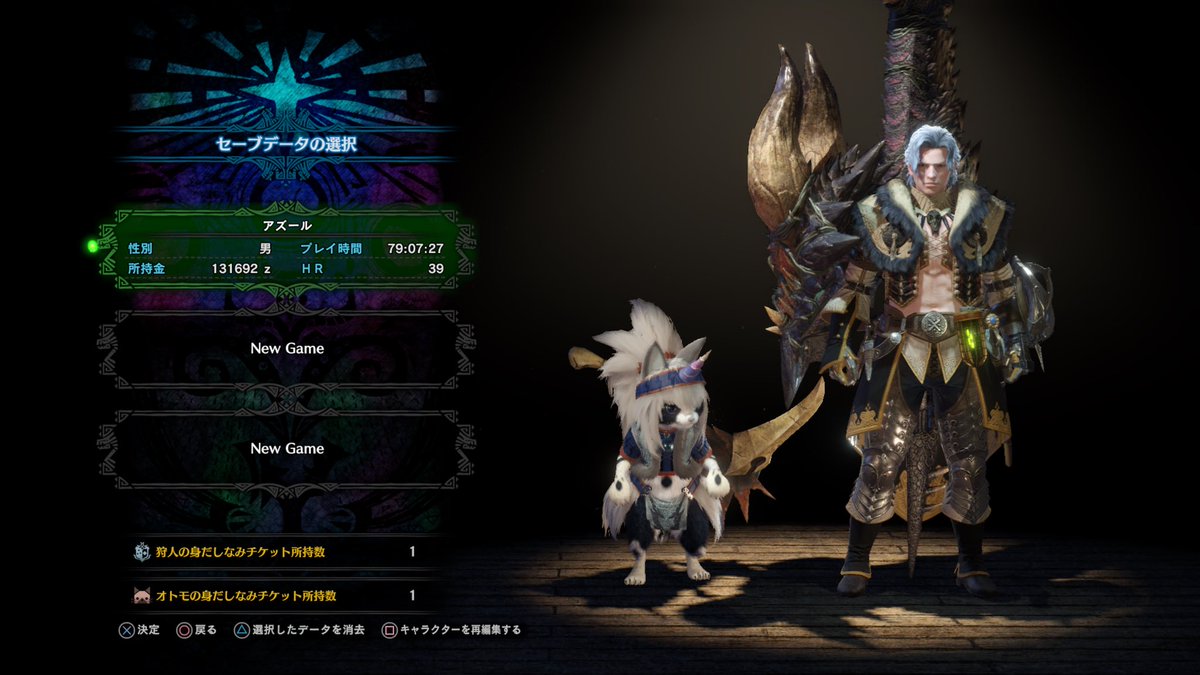This screenshot has height=675, width=1200.
Task: Select the アズール save data slot
Action: (286, 248)
